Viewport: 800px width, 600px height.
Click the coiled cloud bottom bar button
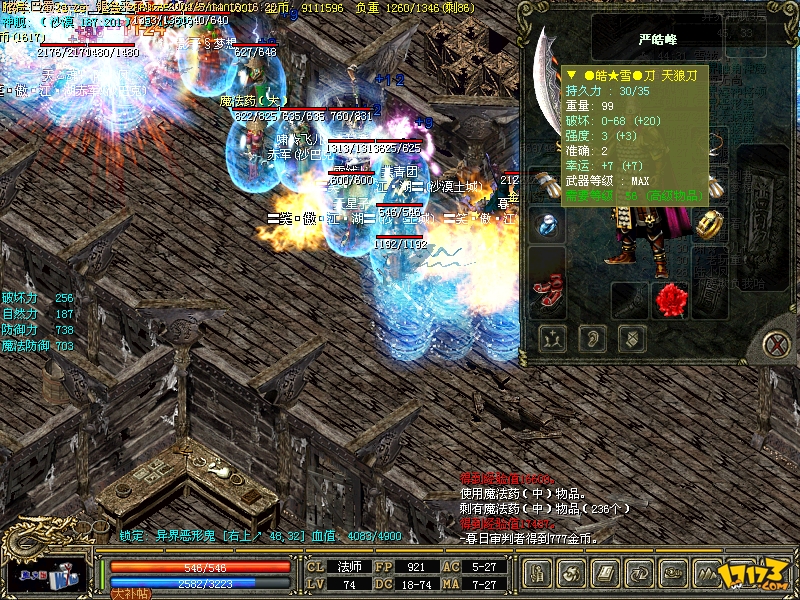674,573
